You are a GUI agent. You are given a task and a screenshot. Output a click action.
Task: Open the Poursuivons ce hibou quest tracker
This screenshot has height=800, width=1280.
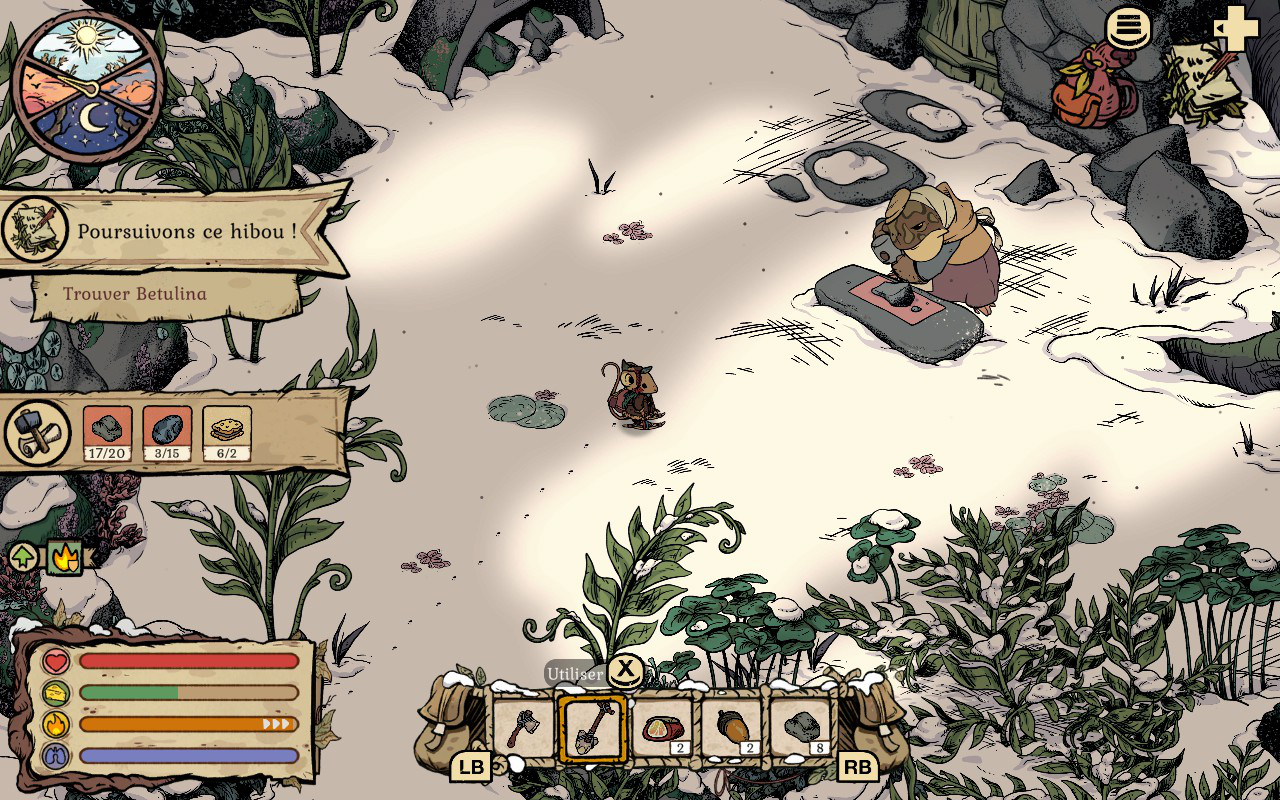pyautogui.click(x=186, y=230)
